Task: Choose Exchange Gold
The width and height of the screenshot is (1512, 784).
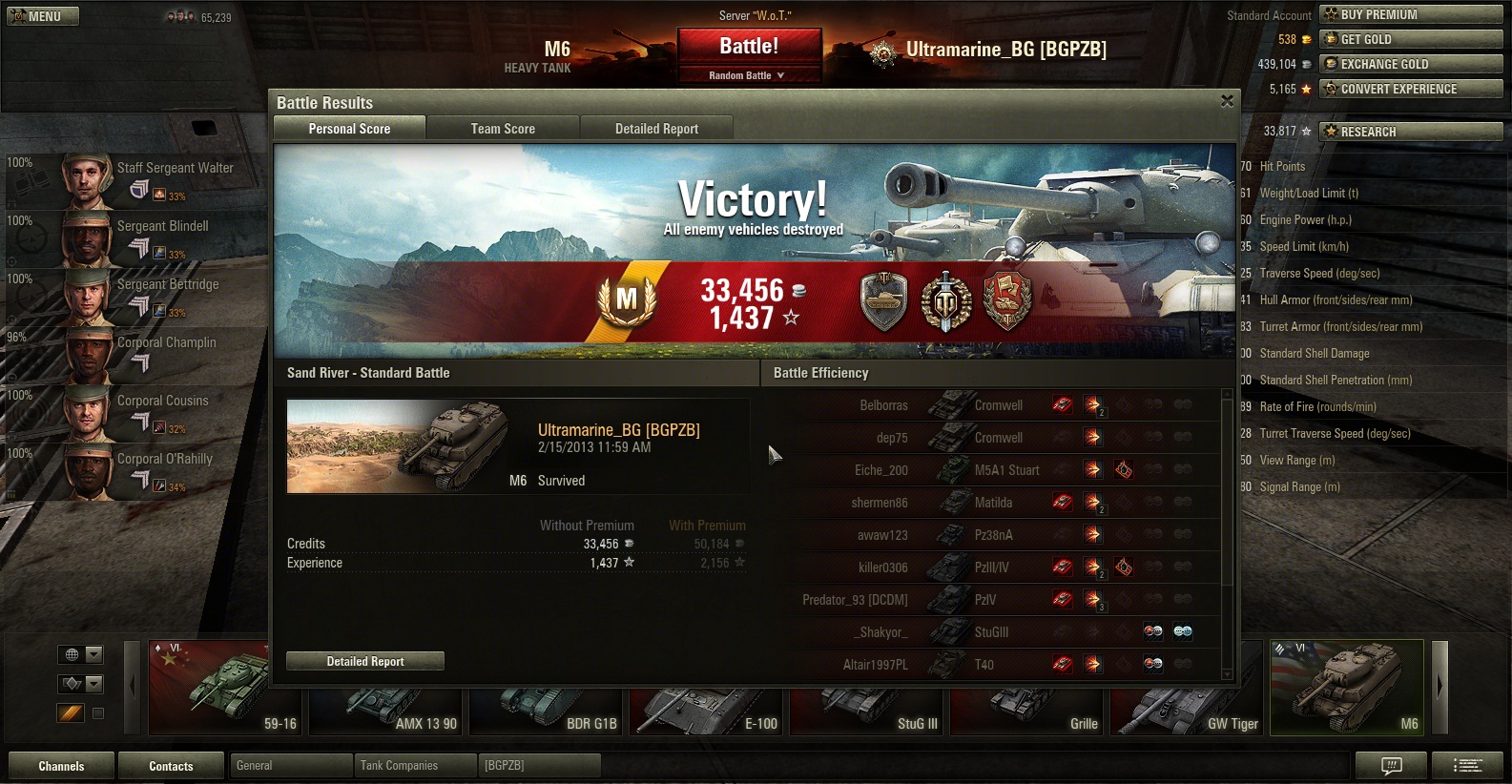Action: pyautogui.click(x=1411, y=64)
